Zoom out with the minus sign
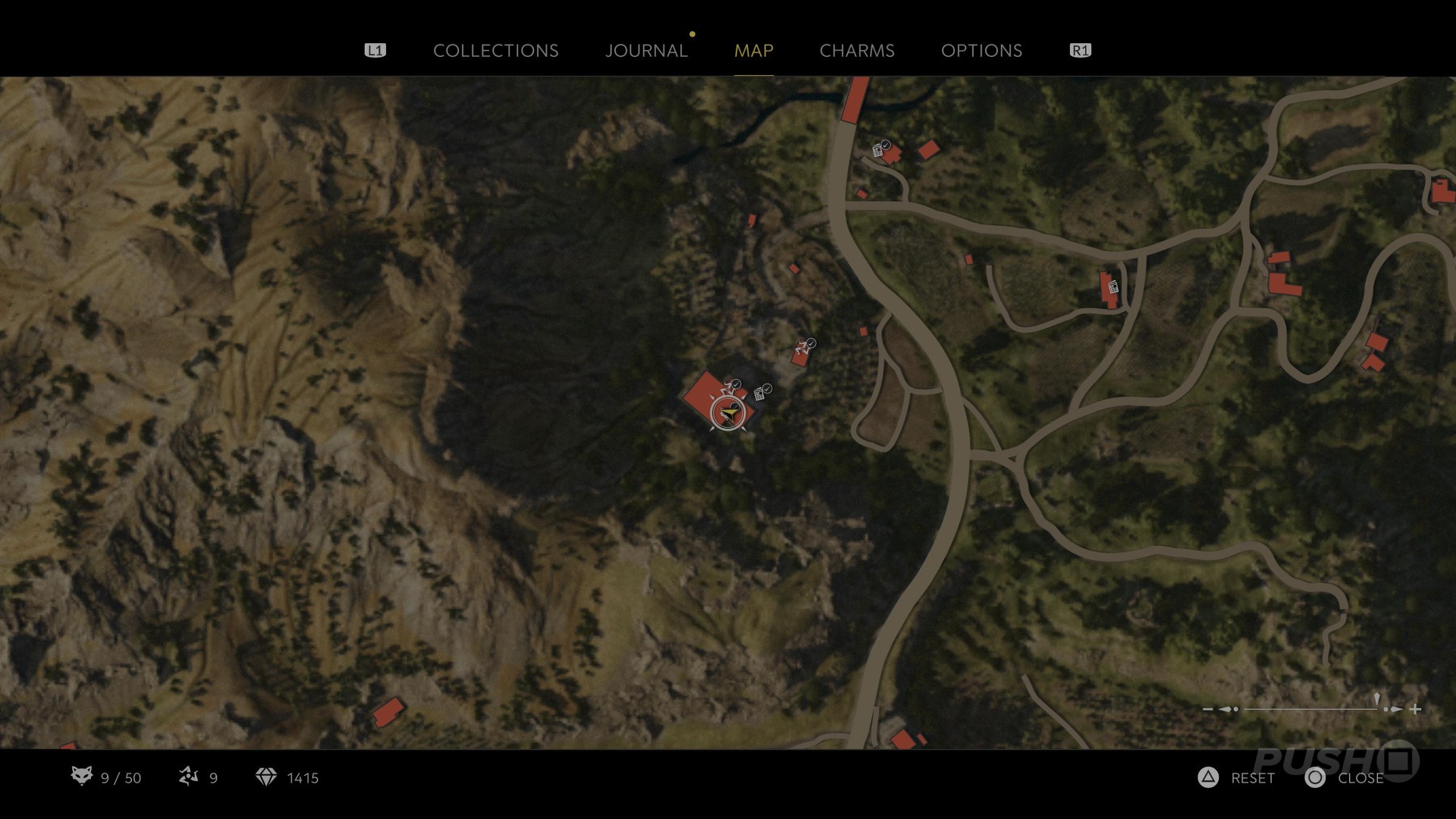Screen dimensions: 1456x819 point(1207,709)
